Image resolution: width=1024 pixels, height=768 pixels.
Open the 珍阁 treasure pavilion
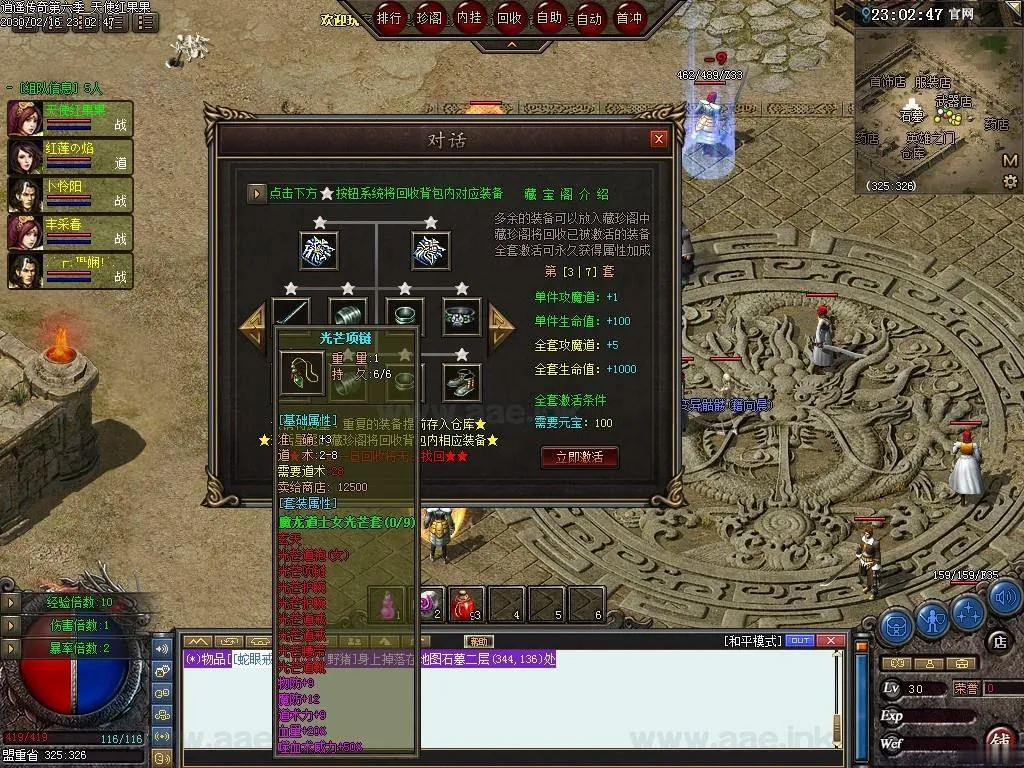point(430,18)
